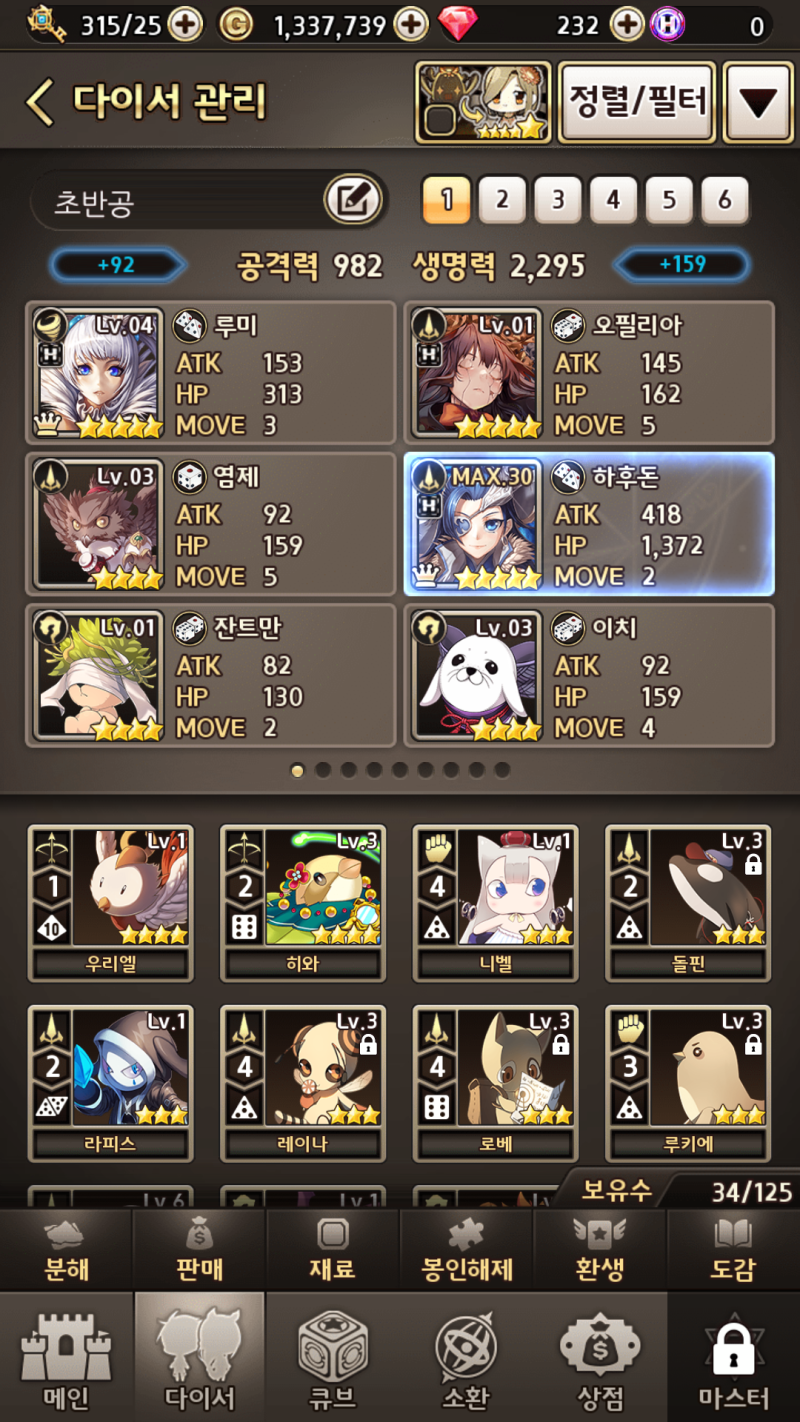Switch to the 소환 summon tab
Image resolution: width=800 pixels, height=1422 pixels.
466,1358
